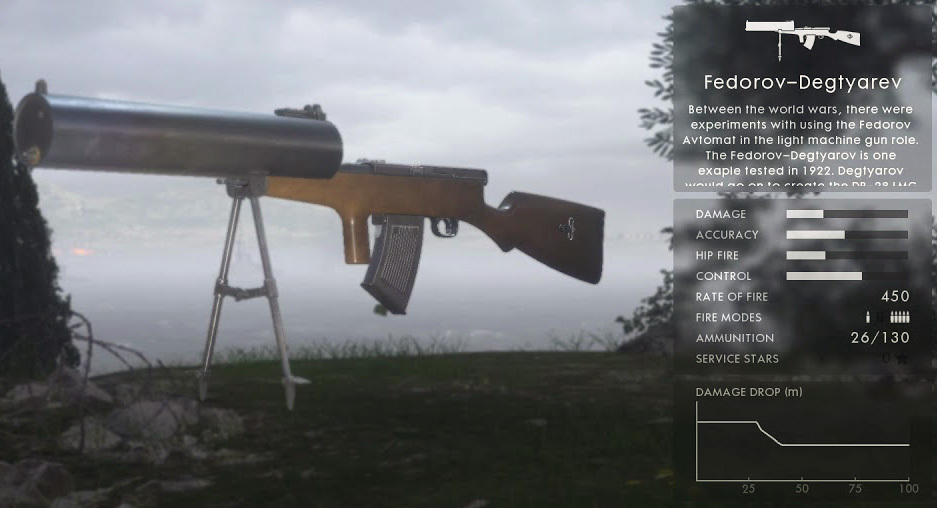Choose the single-shot fire mode icon
The height and width of the screenshot is (508, 937).
(869, 317)
